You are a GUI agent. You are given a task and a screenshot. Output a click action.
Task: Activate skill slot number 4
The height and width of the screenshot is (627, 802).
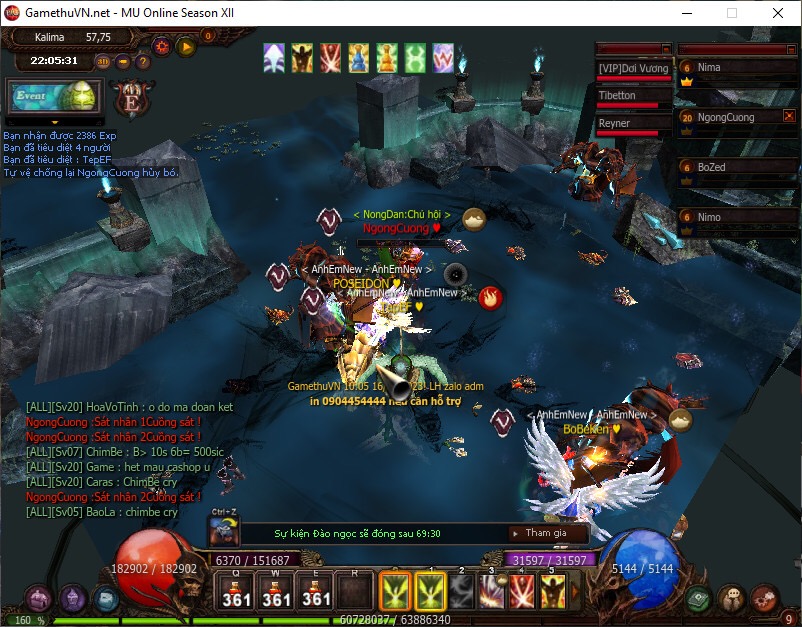click(522, 592)
